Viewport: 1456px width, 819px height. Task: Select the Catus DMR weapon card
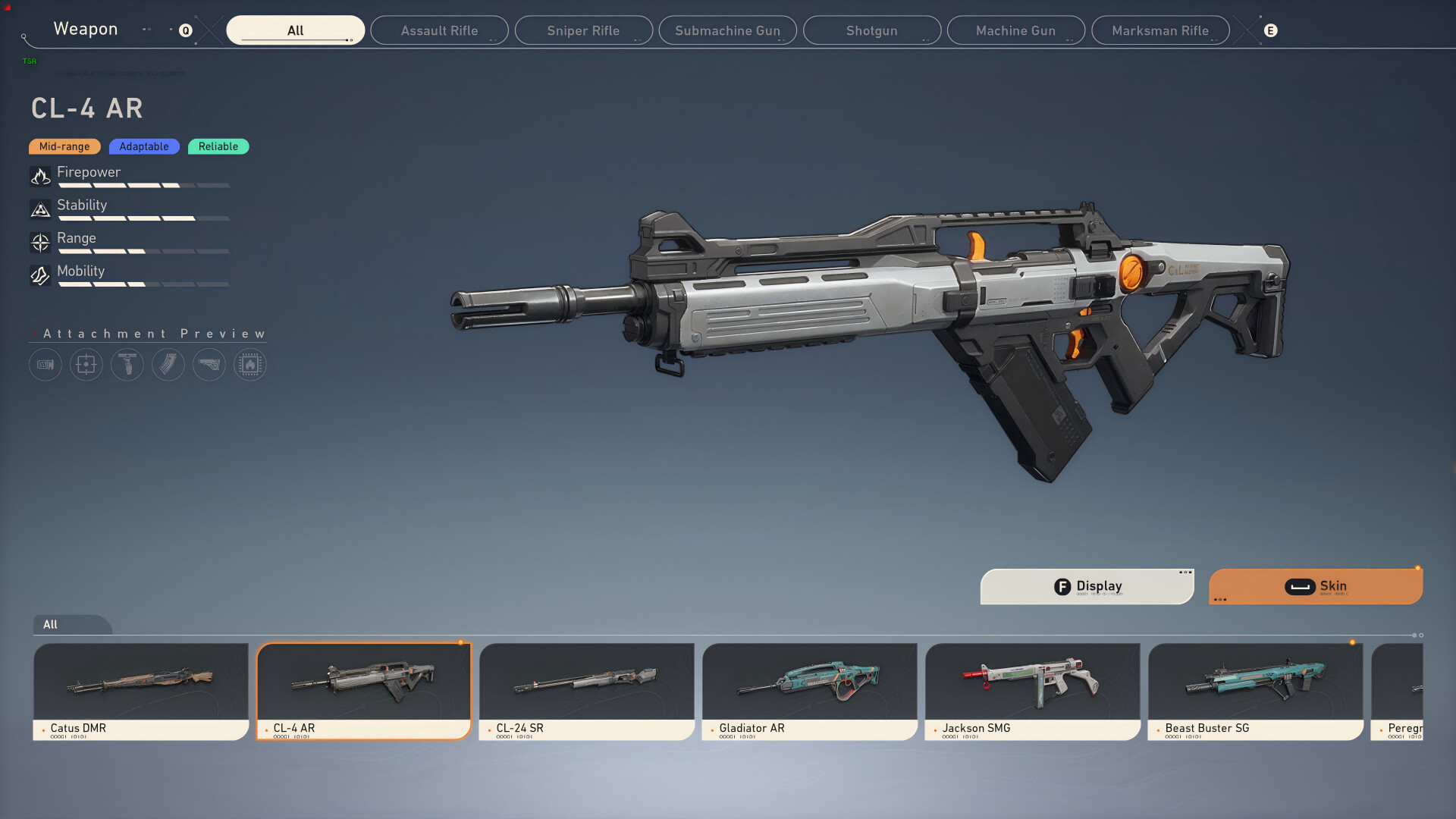pyautogui.click(x=140, y=691)
